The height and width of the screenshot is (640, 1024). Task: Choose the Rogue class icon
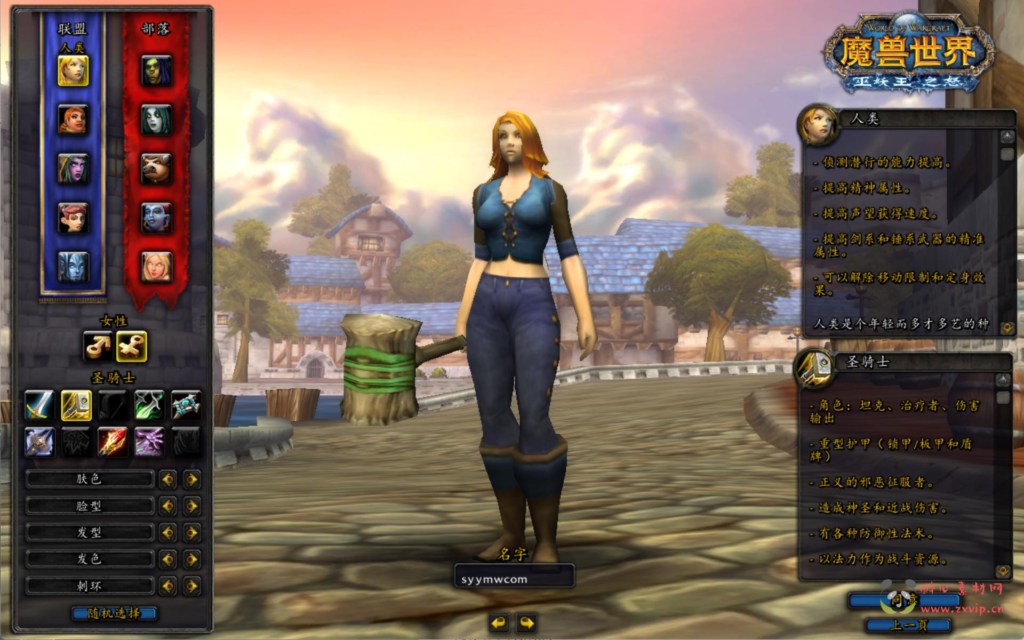(149, 404)
